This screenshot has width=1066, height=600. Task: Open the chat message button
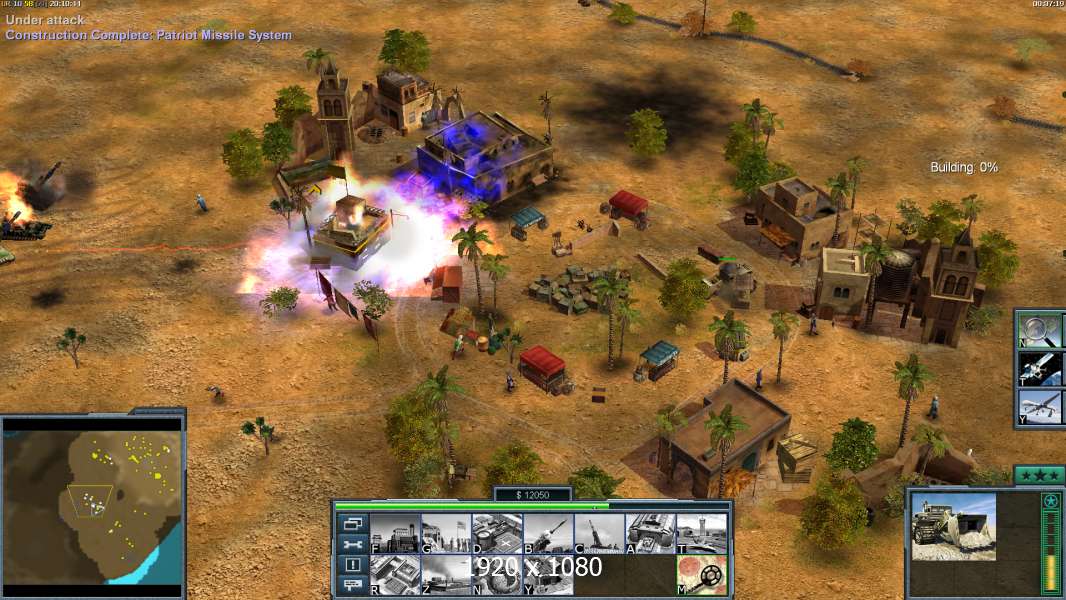pos(352,586)
